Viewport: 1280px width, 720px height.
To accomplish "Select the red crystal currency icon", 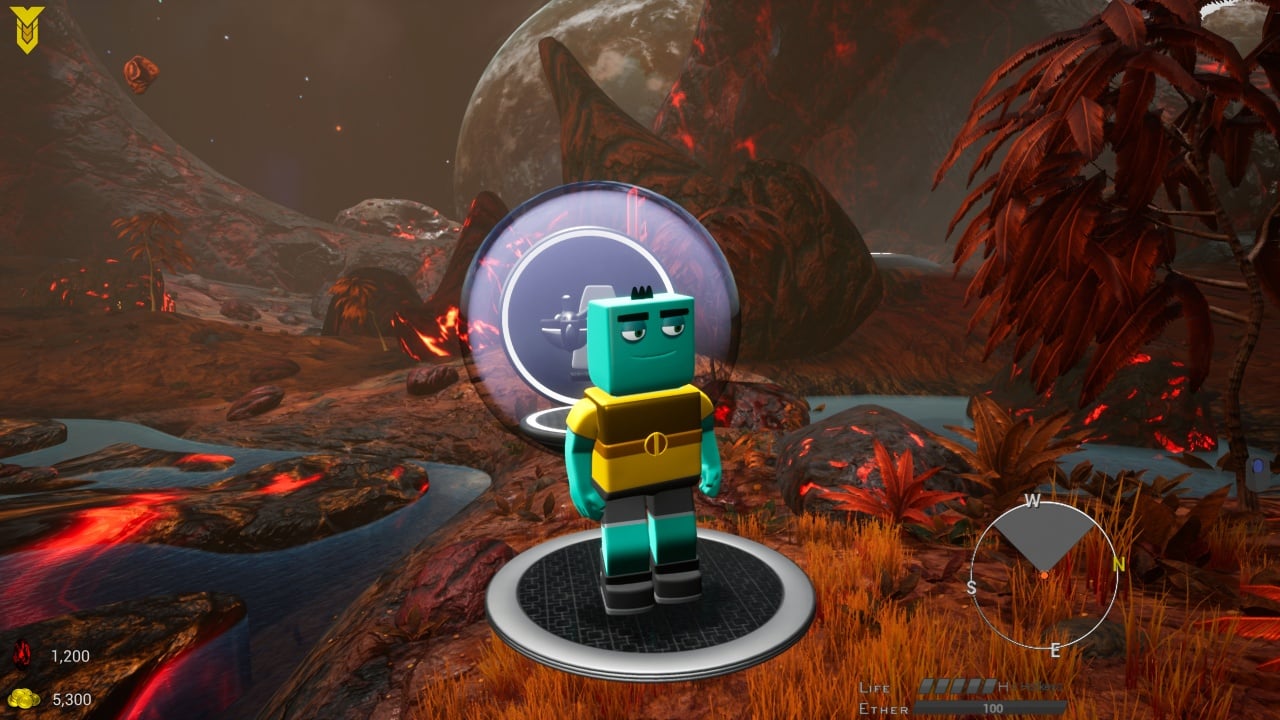I will (22, 656).
